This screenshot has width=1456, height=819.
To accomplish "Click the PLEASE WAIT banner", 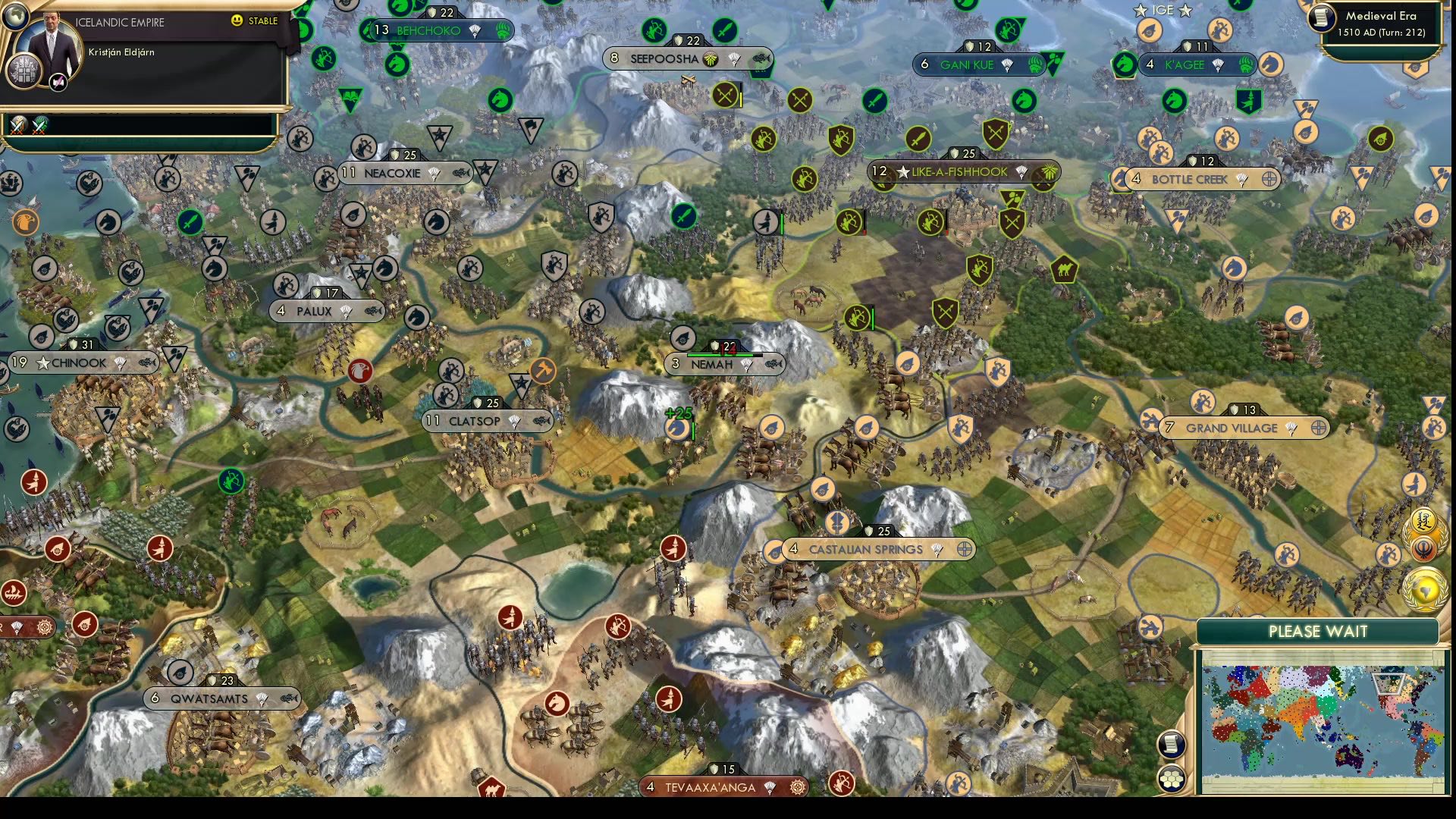I will [x=1319, y=631].
